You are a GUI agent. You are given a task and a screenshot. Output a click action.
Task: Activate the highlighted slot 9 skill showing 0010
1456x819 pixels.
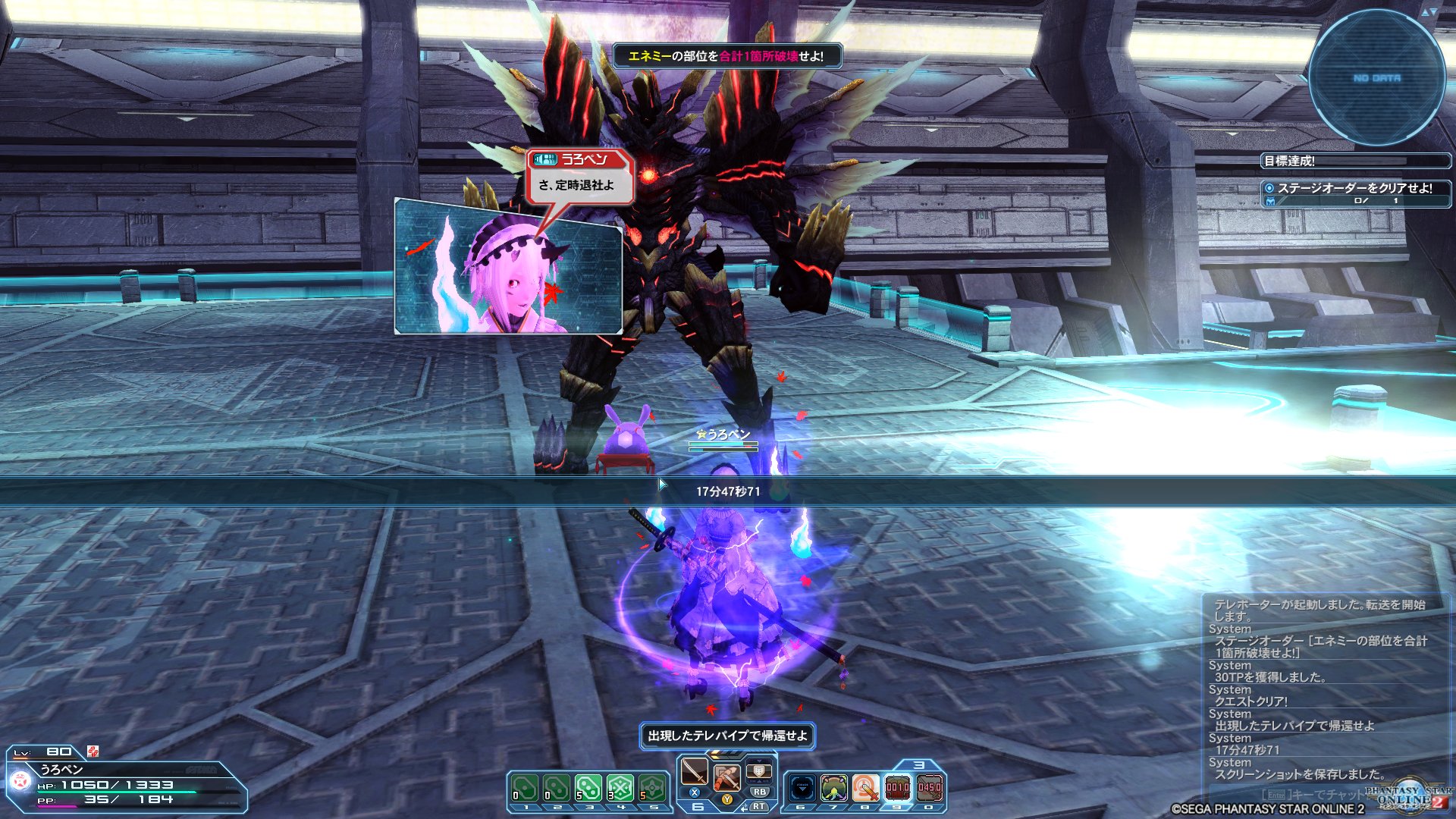(x=897, y=789)
